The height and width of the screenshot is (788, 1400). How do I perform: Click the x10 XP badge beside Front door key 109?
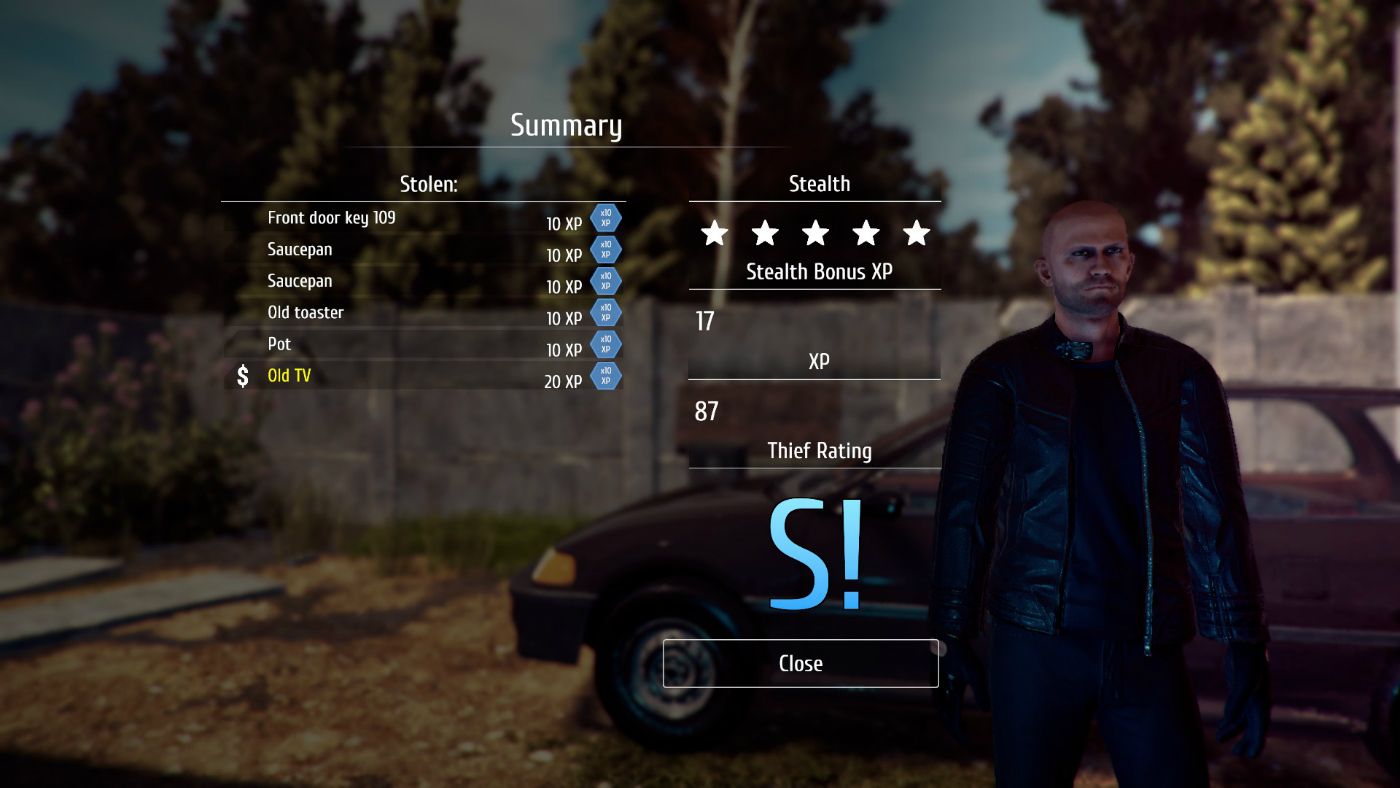(x=605, y=218)
